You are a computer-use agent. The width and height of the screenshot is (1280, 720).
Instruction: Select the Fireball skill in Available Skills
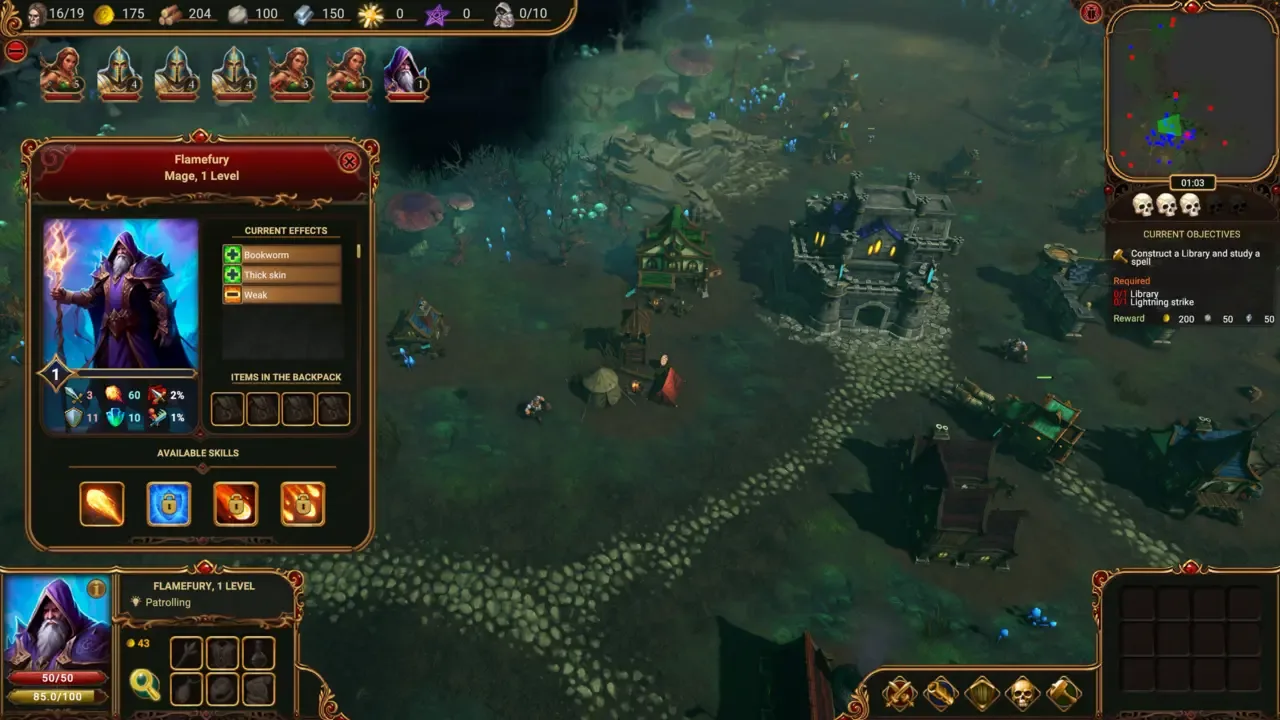click(x=101, y=503)
